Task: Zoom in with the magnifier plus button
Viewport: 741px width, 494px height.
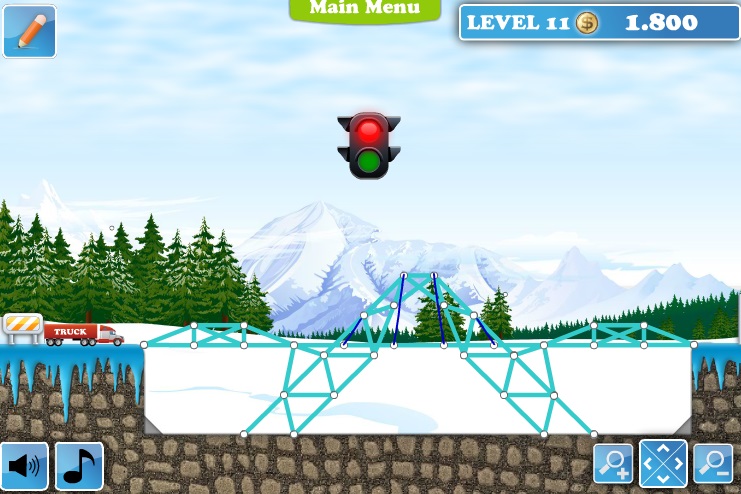Action: tap(613, 463)
